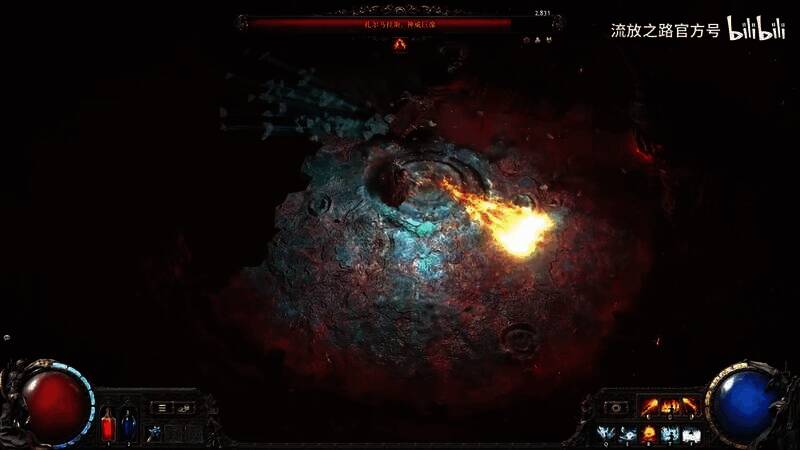Image resolution: width=800 pixels, height=450 pixels.
Task: Click the bilibili logo watermark
Action: 756,29
